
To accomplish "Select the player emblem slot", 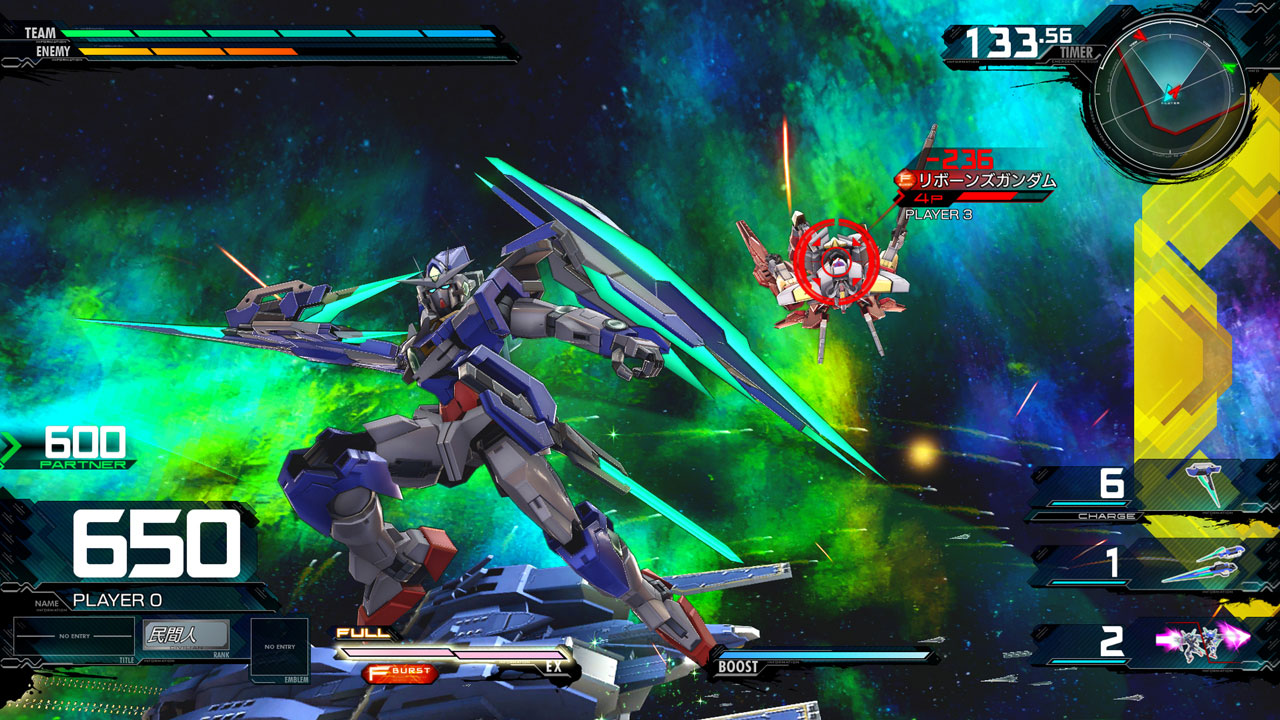I will click(x=279, y=648).
